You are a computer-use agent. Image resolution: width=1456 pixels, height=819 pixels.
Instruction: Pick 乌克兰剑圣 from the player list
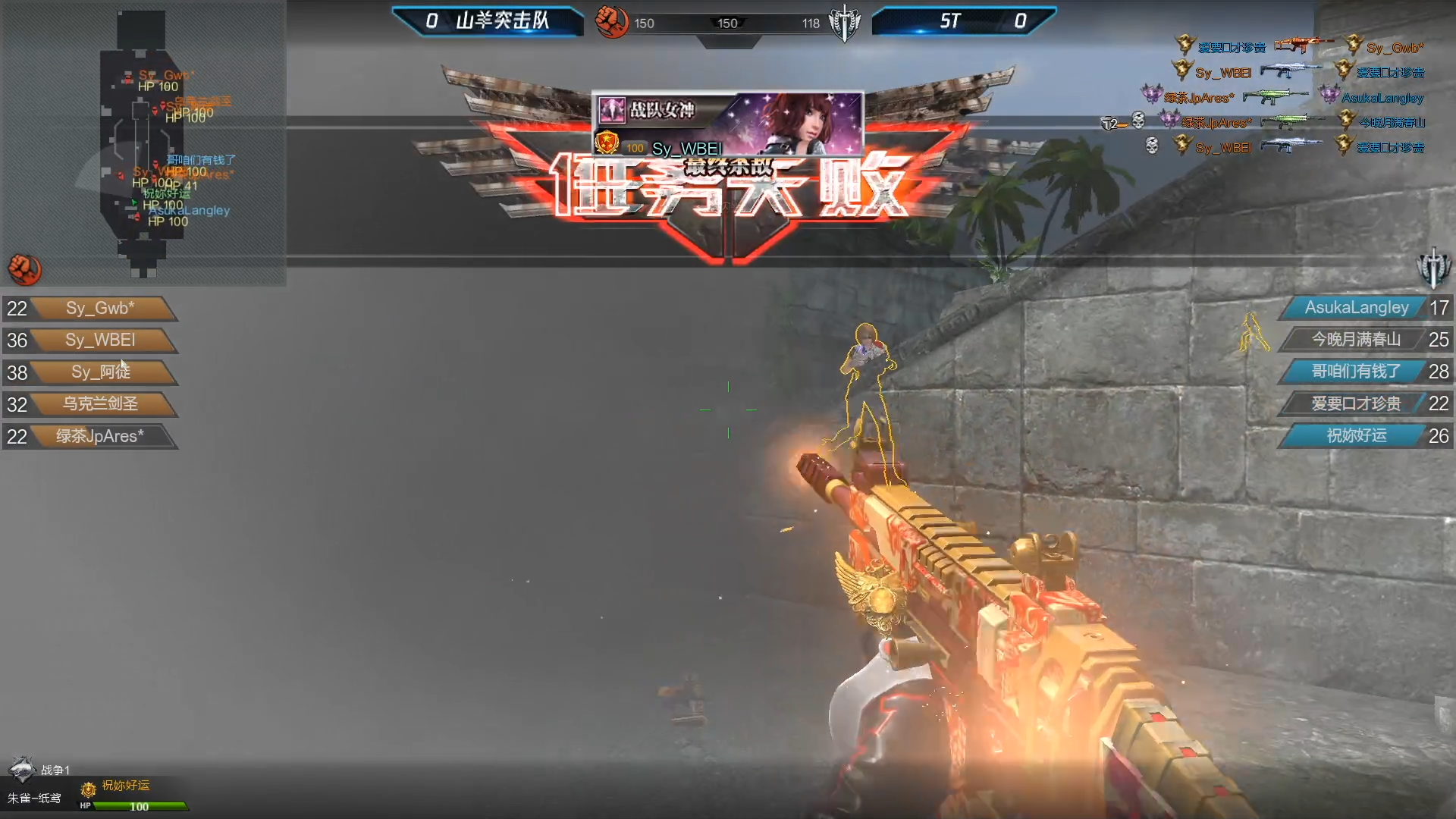pos(100,404)
